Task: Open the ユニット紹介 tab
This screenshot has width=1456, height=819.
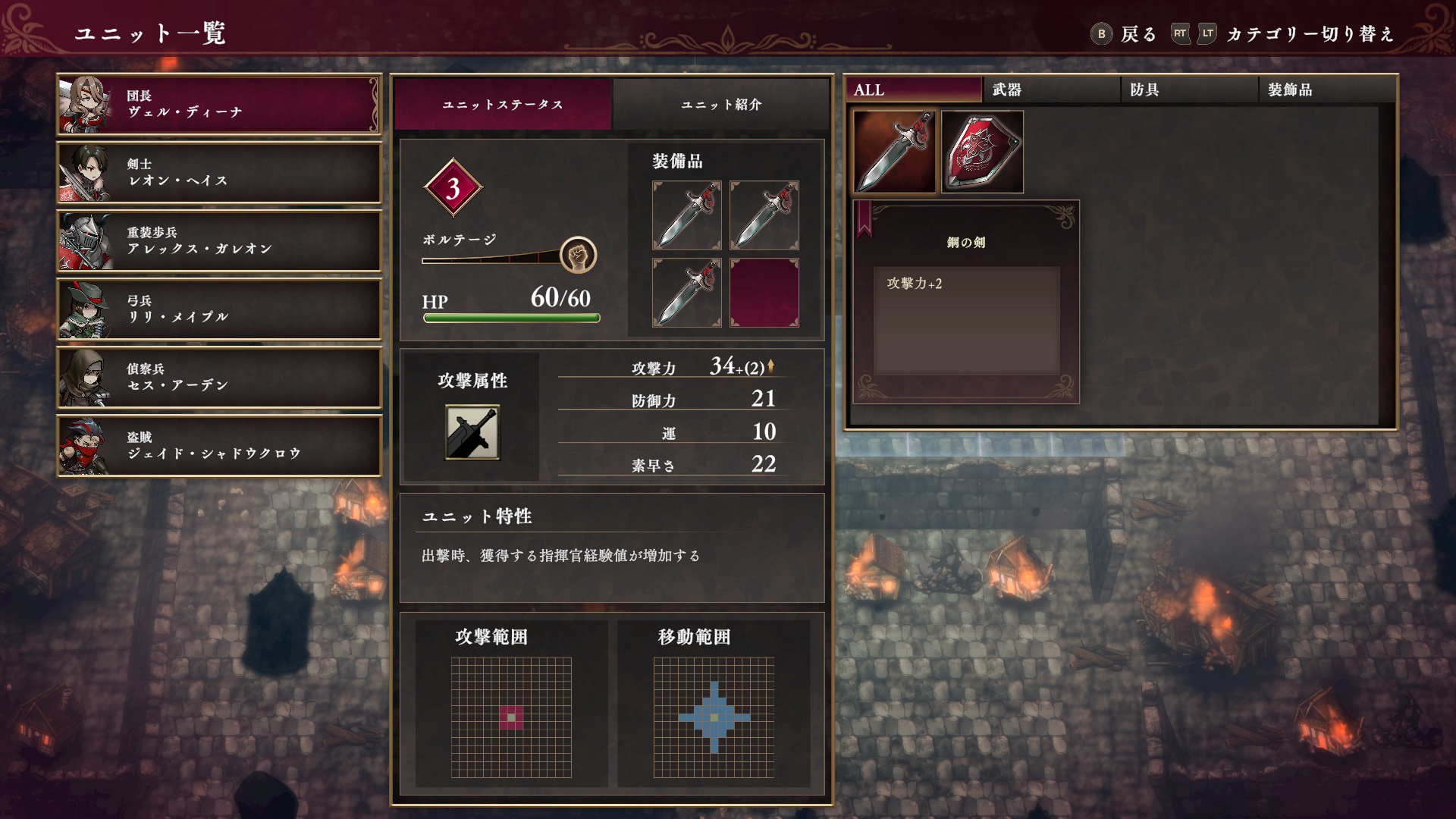Action: pyautogui.click(x=720, y=105)
